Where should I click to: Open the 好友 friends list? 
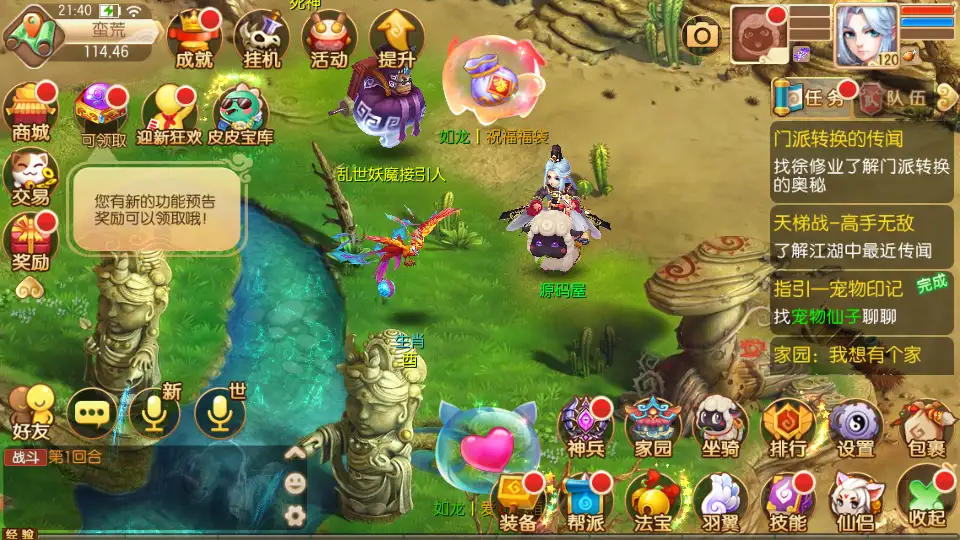click(30, 412)
